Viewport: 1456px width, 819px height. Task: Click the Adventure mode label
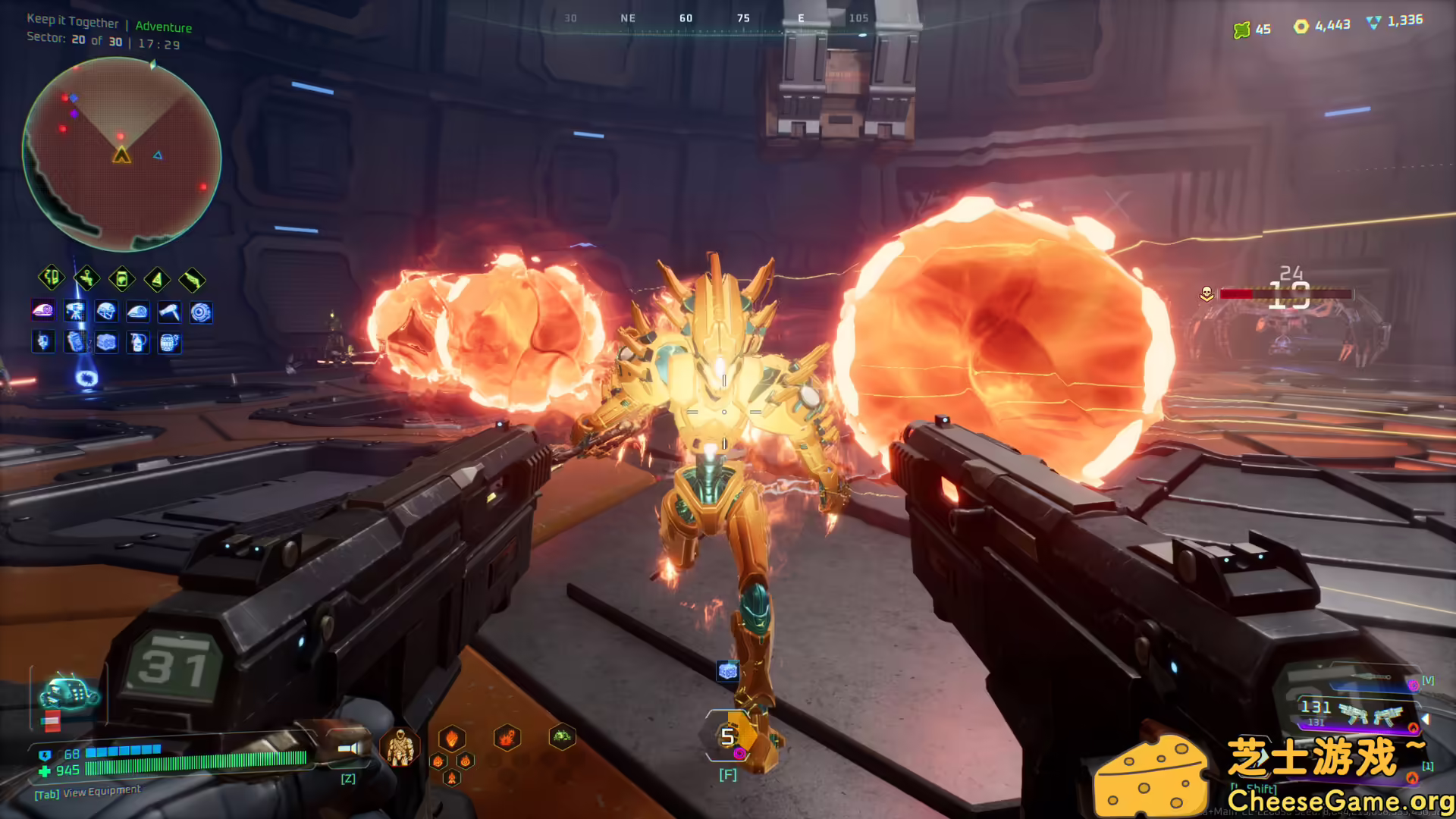164,27
